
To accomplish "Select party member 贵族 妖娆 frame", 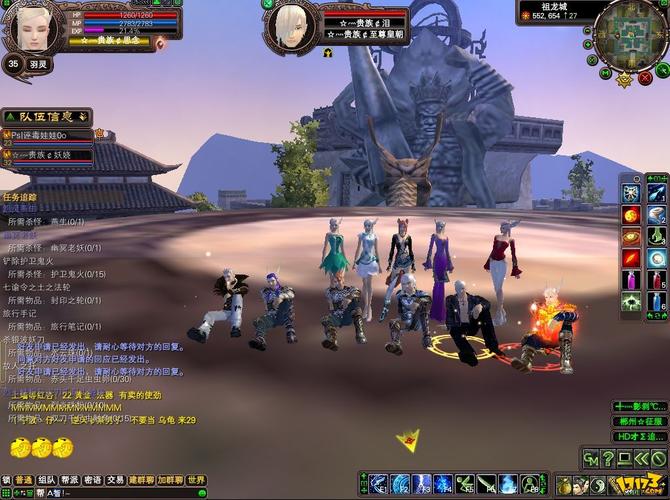I will click(50, 155).
